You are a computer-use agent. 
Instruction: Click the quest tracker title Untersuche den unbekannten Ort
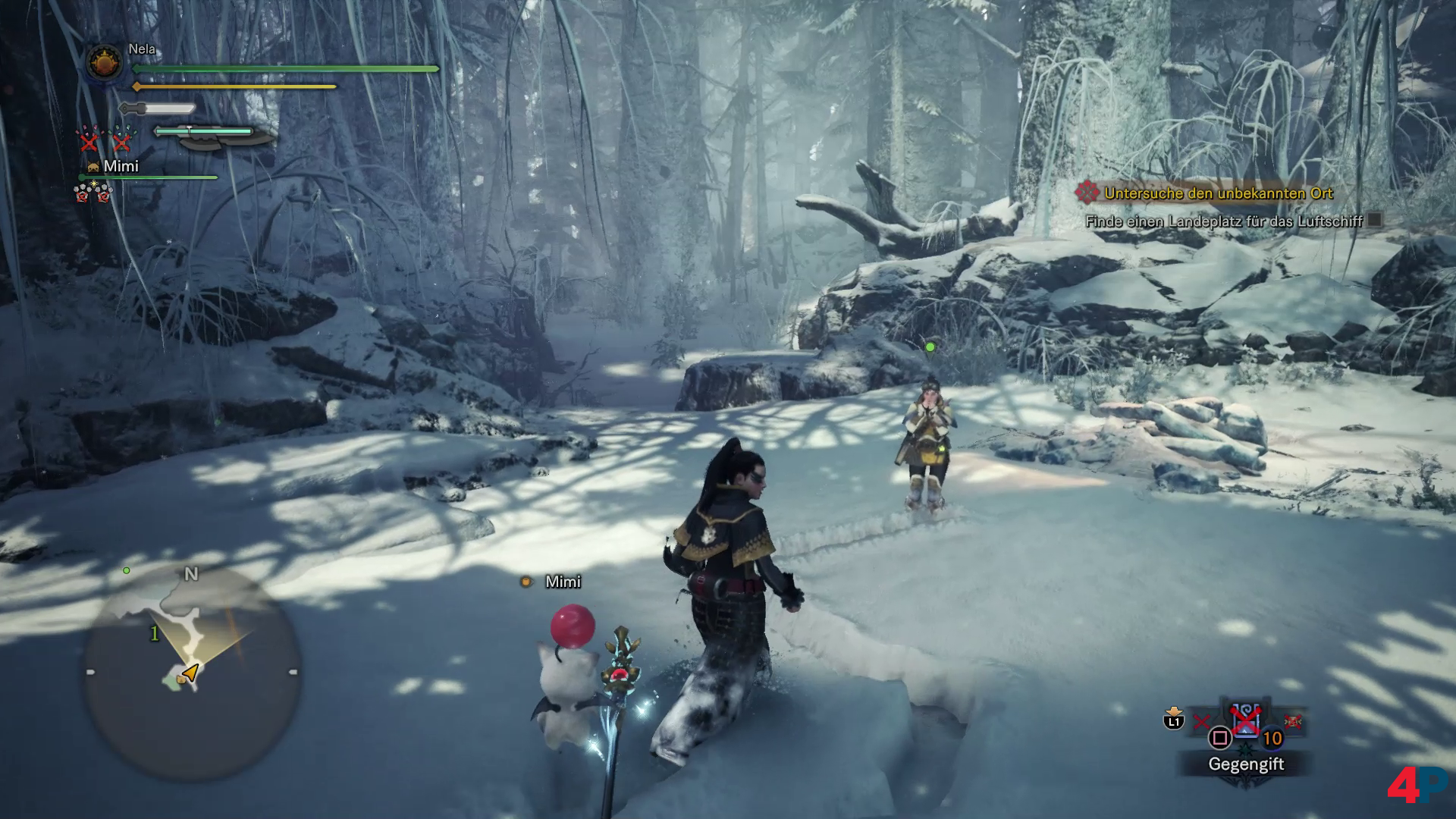[1218, 193]
